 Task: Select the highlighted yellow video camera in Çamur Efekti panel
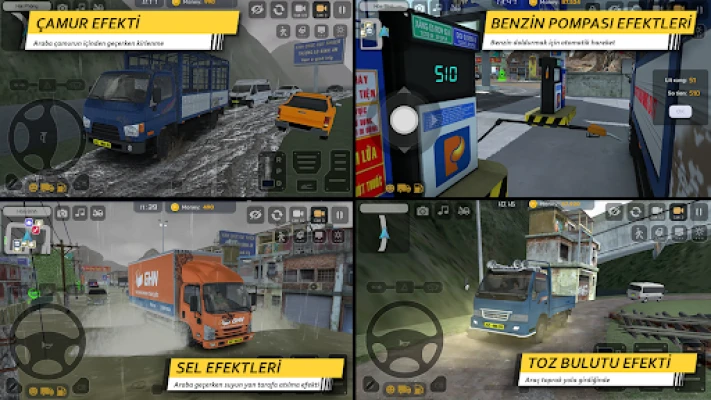322,10
